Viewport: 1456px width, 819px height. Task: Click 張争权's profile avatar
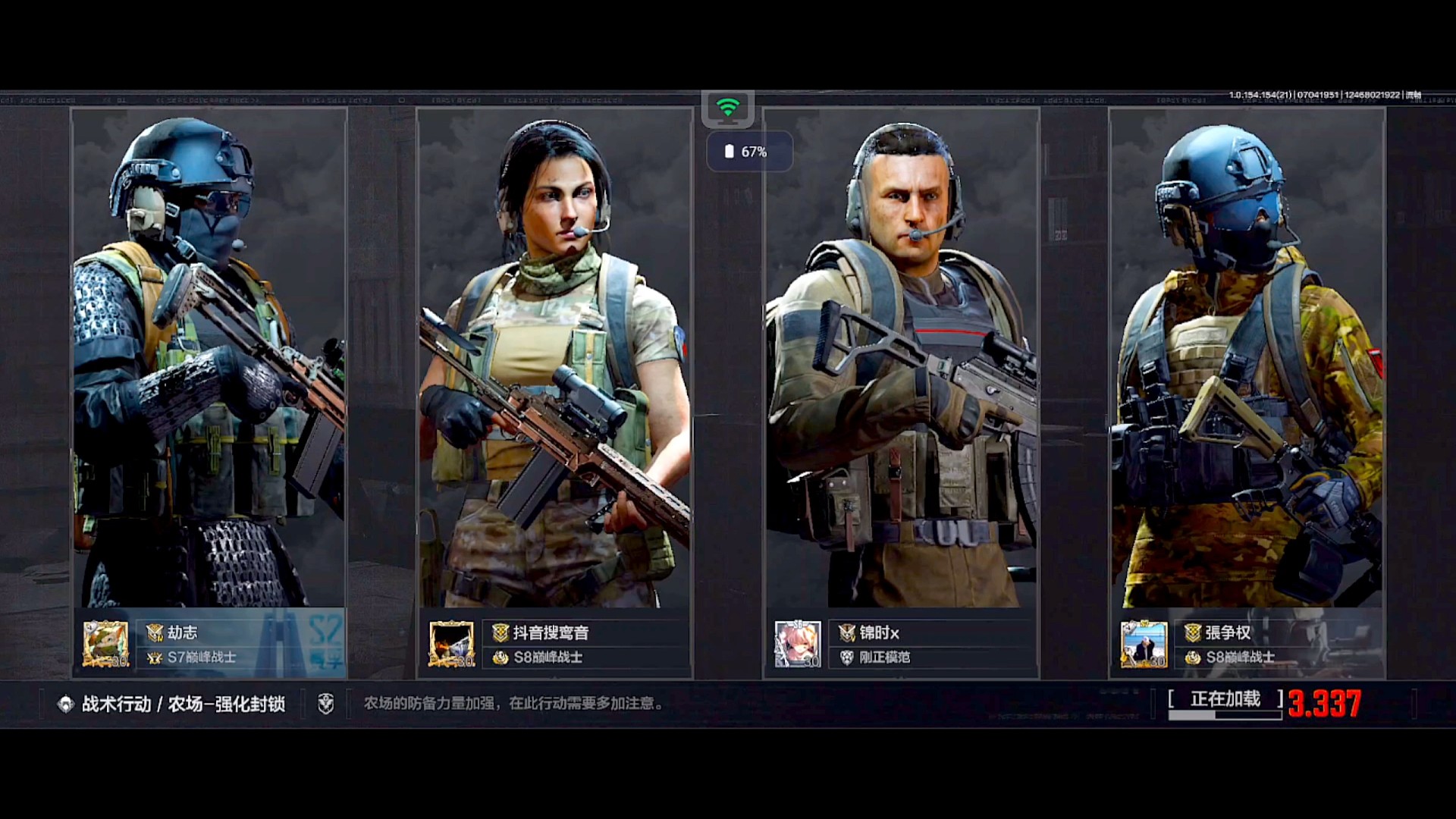tap(1144, 645)
